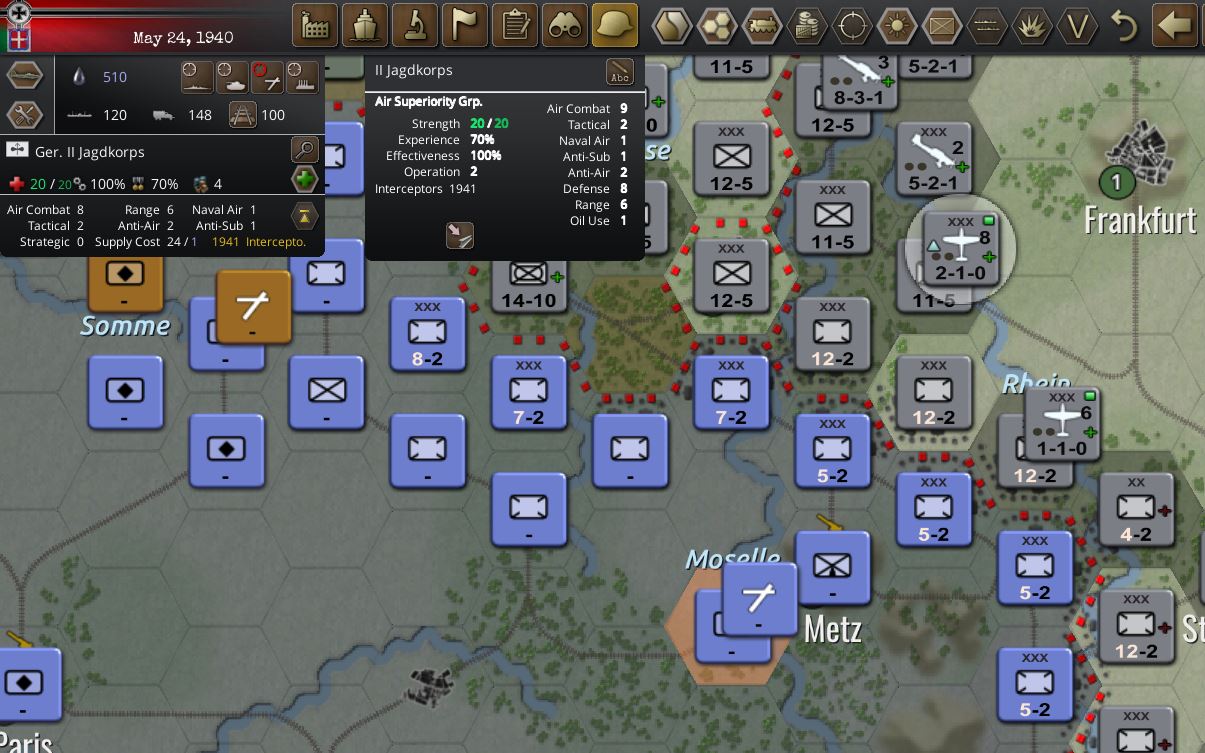Toggle the highlighted helmet toolbar button

pos(615,25)
